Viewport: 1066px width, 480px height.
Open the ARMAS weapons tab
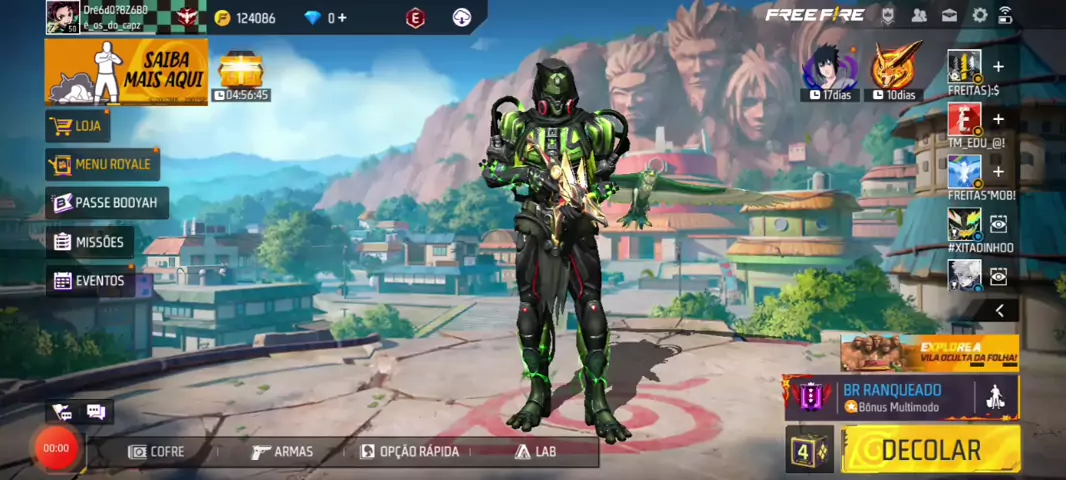pos(282,452)
